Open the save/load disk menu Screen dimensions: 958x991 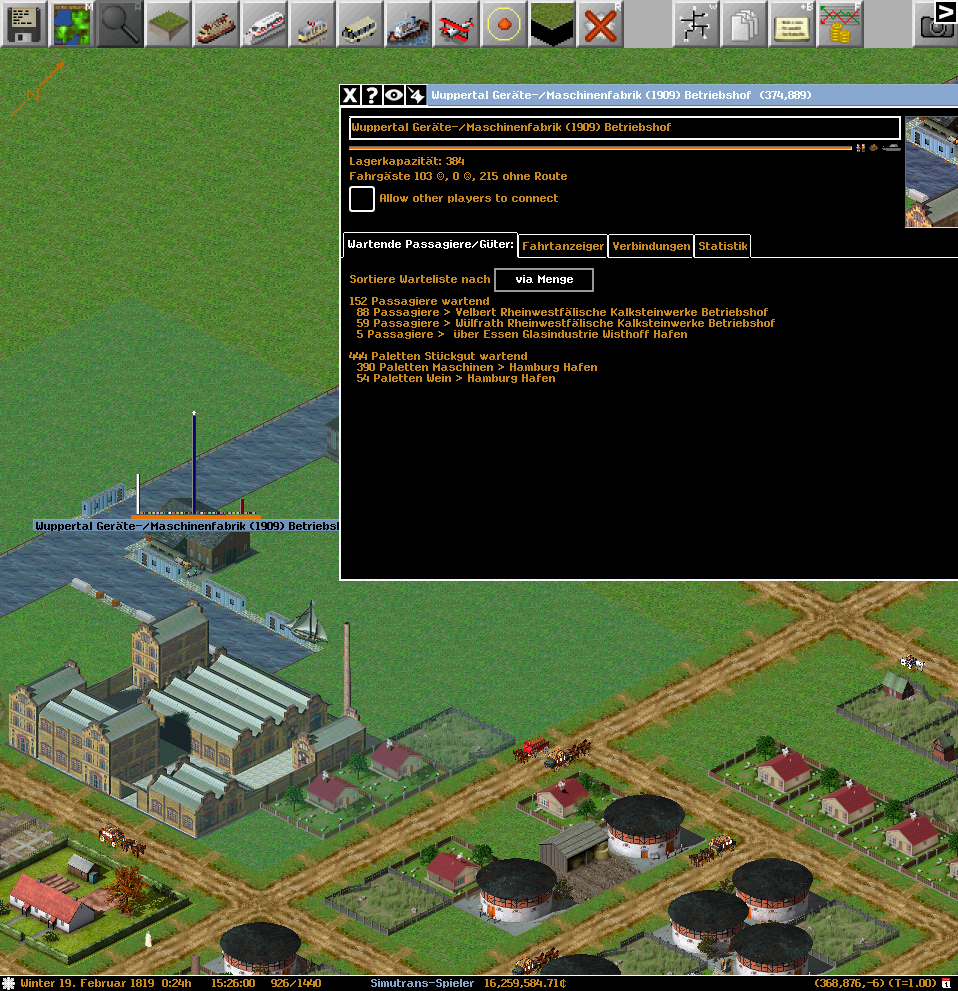pos(23,23)
